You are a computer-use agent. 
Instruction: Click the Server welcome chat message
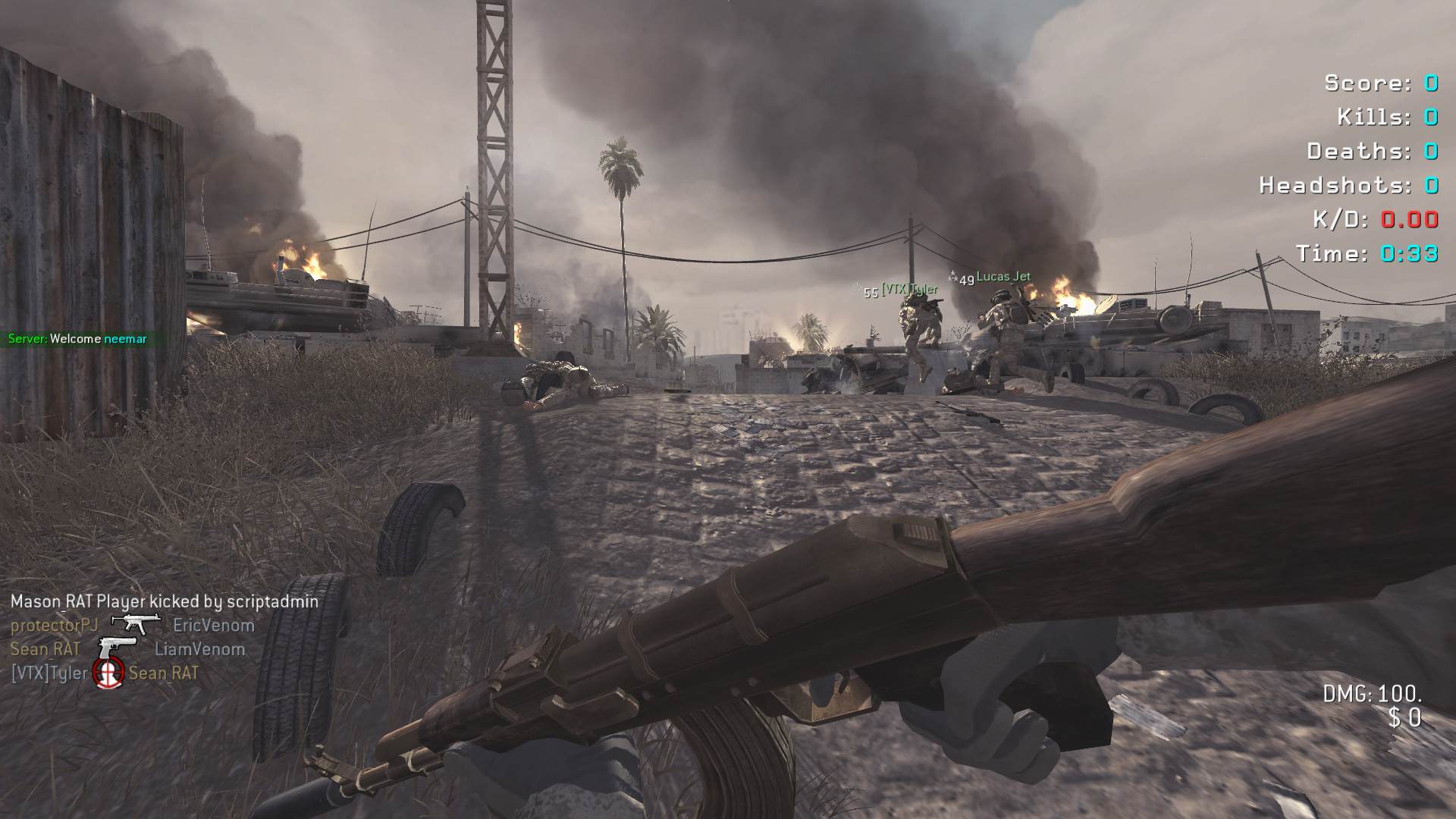click(x=77, y=339)
